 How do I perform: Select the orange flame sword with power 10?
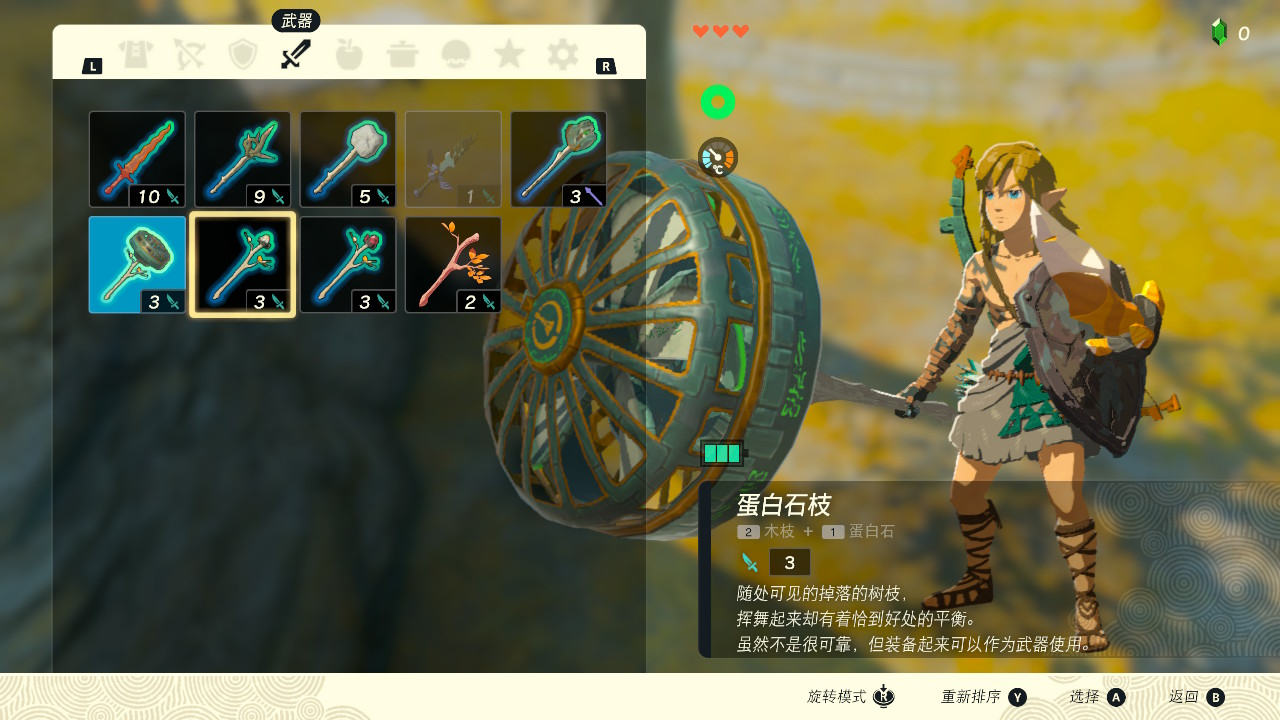[137, 159]
